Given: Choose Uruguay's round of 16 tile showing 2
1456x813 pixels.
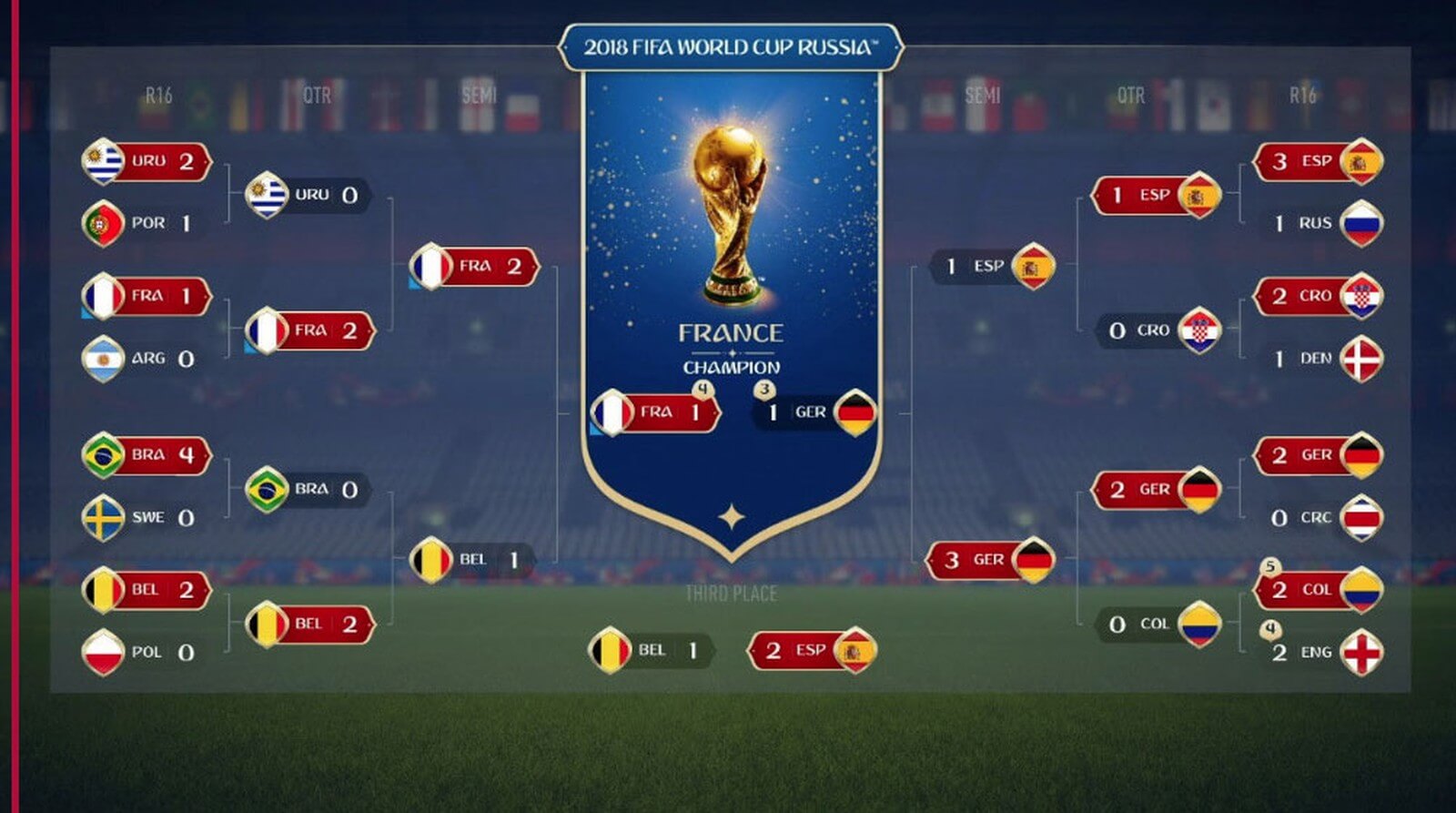Looking at the screenshot, I should coord(146,161).
